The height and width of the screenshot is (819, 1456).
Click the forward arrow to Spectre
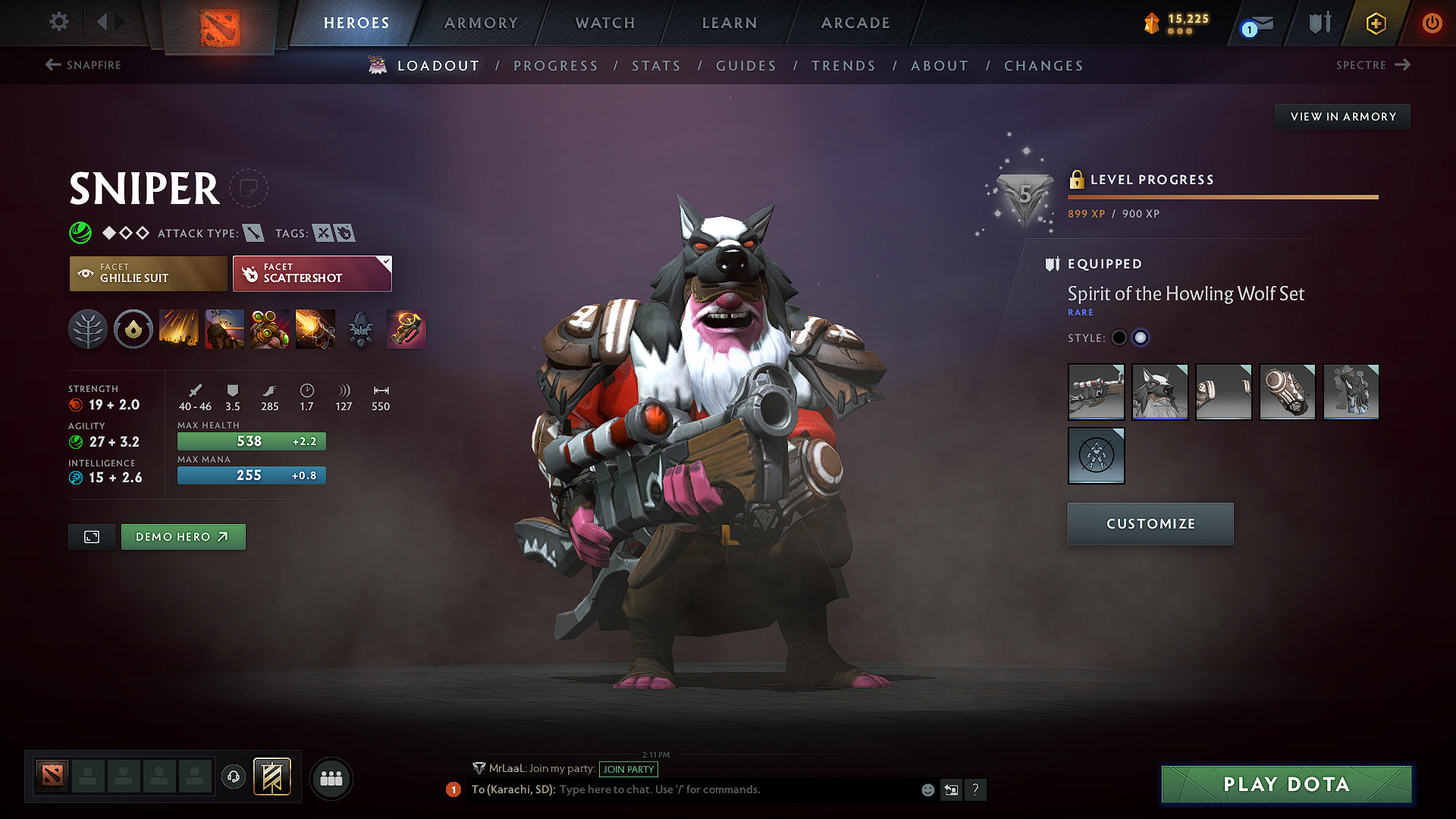(1404, 65)
